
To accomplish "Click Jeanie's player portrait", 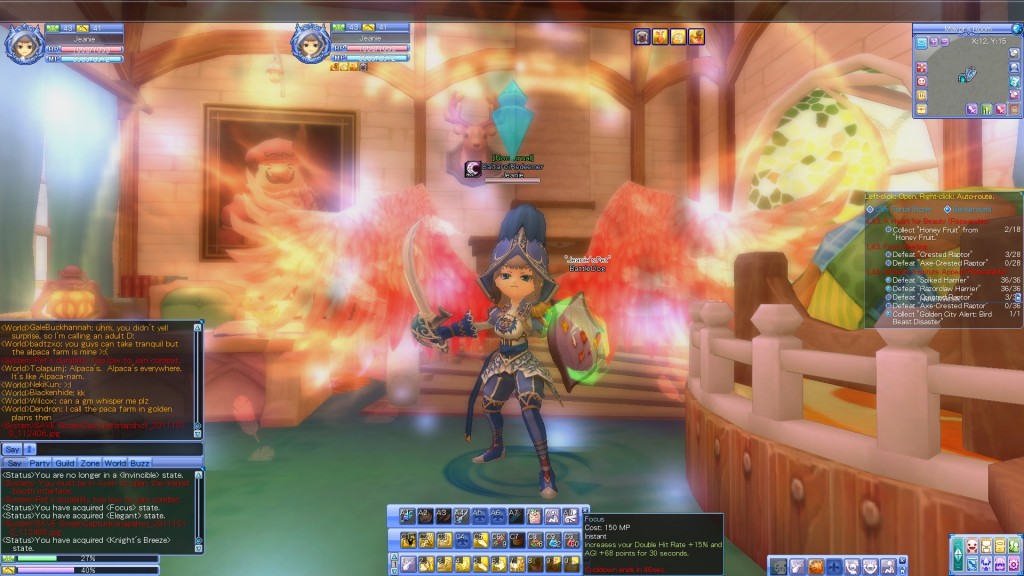I will coord(23,44).
